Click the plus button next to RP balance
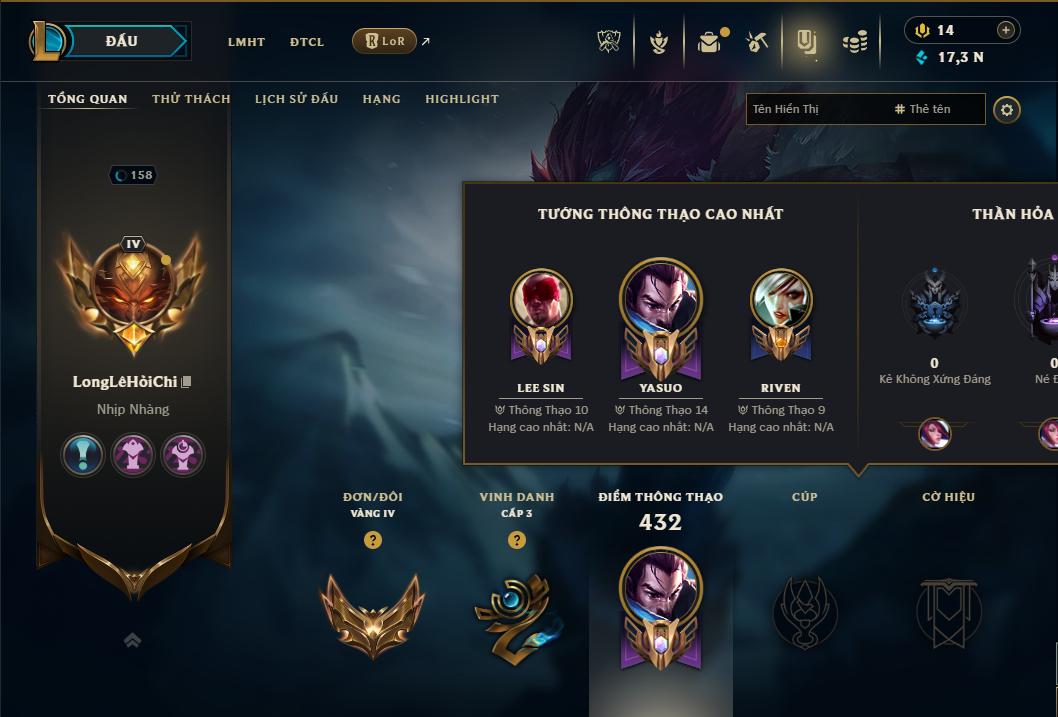1058x717 pixels. click(1006, 30)
